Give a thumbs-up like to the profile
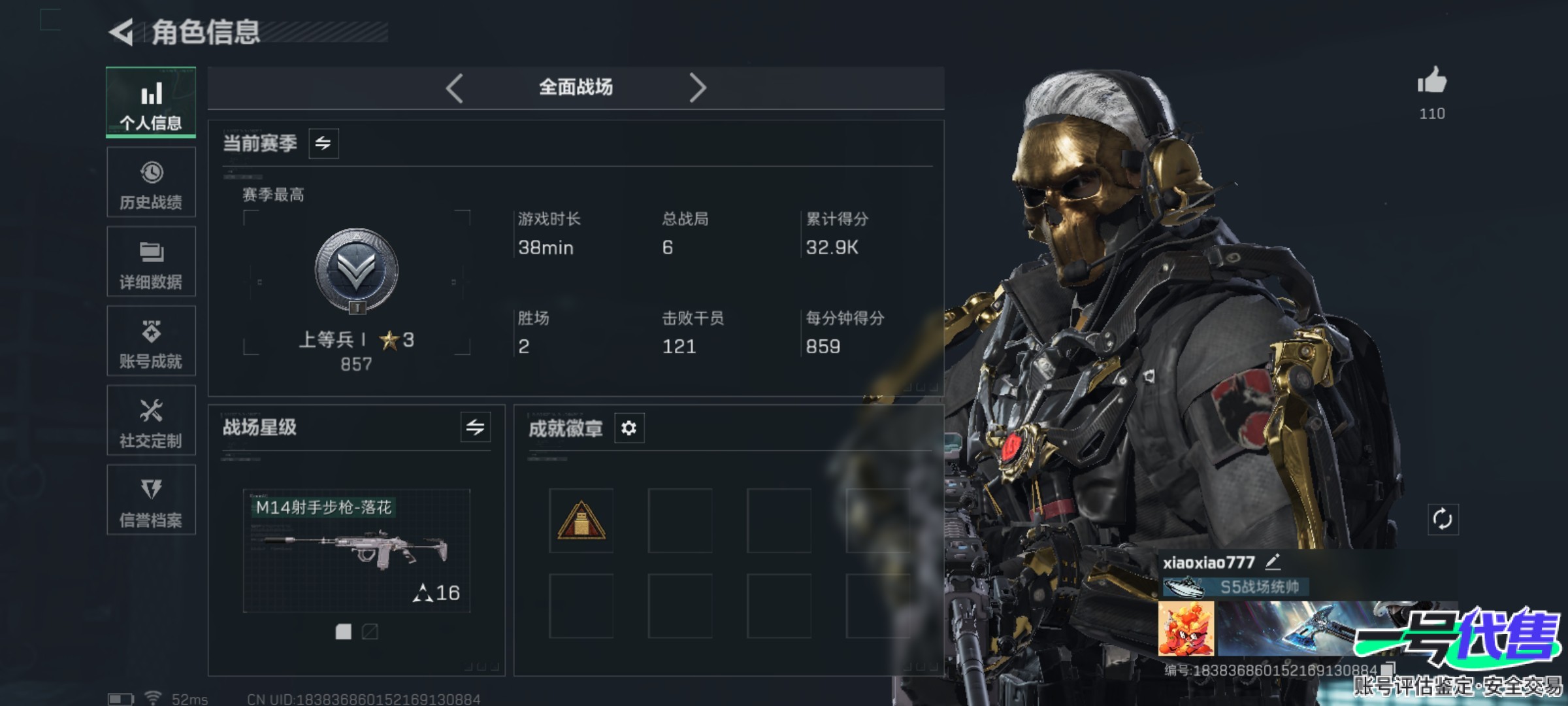The image size is (1568, 706). click(x=1432, y=82)
